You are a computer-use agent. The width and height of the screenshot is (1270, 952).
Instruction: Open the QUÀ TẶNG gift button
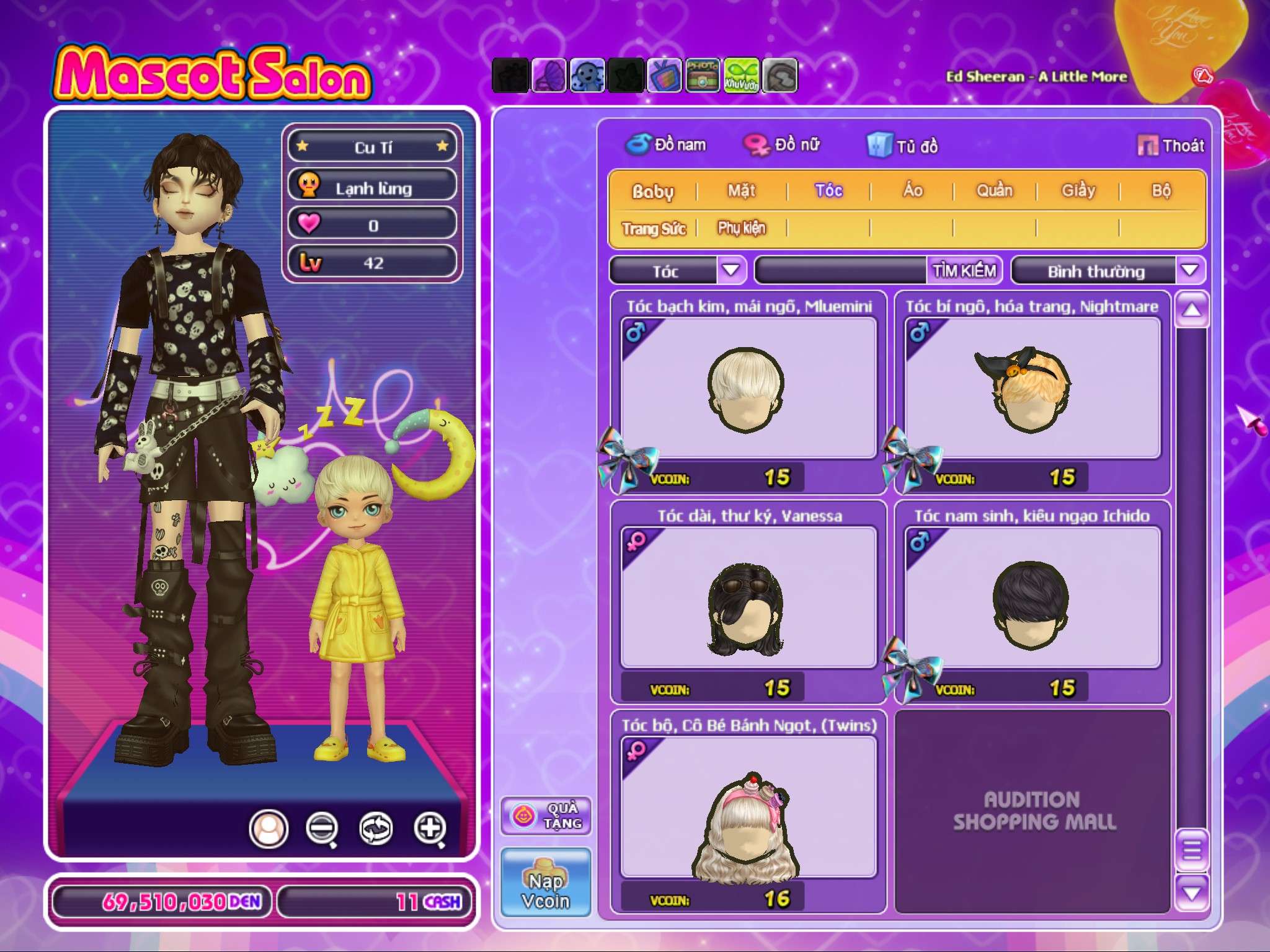(x=546, y=816)
